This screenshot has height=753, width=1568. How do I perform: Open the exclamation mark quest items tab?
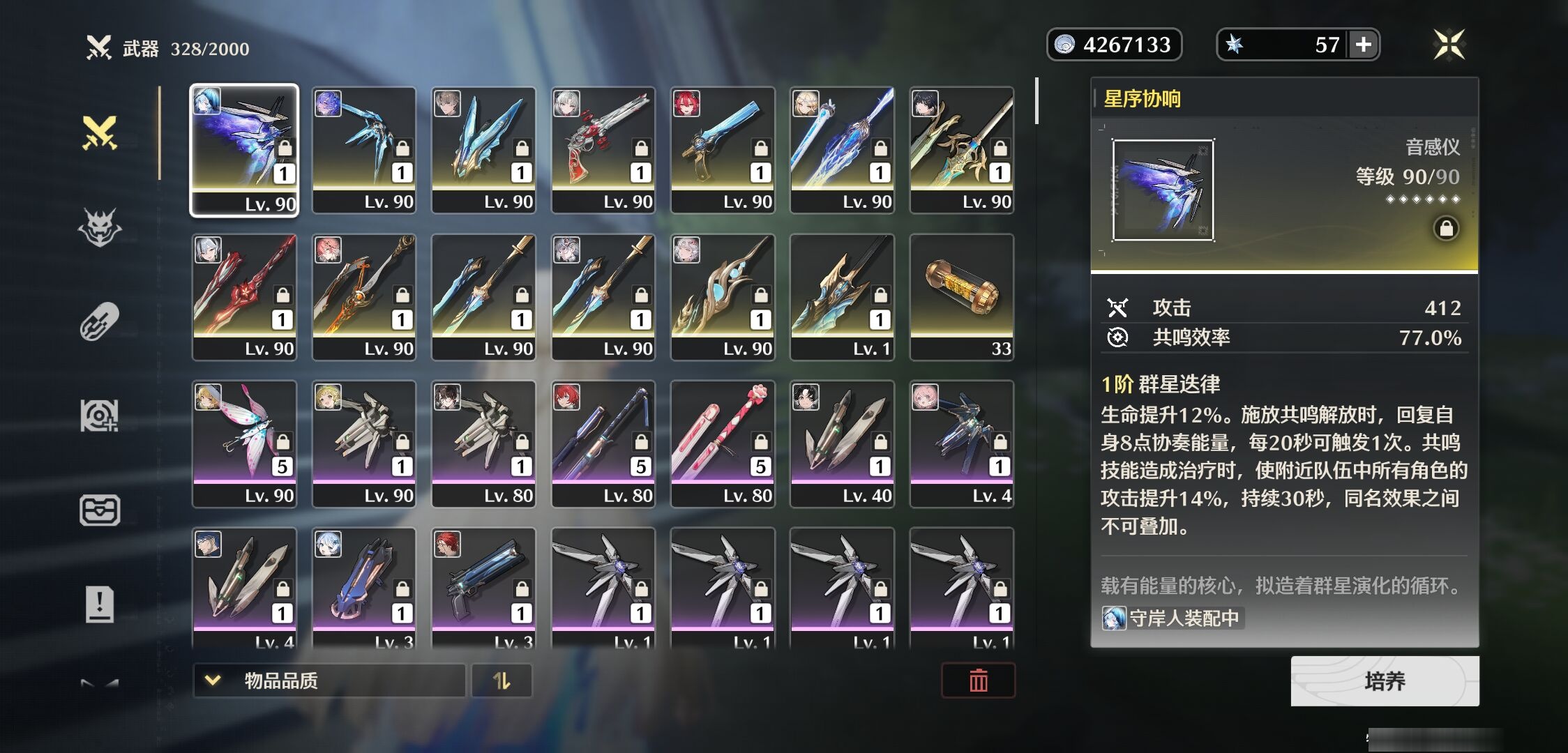[x=100, y=604]
